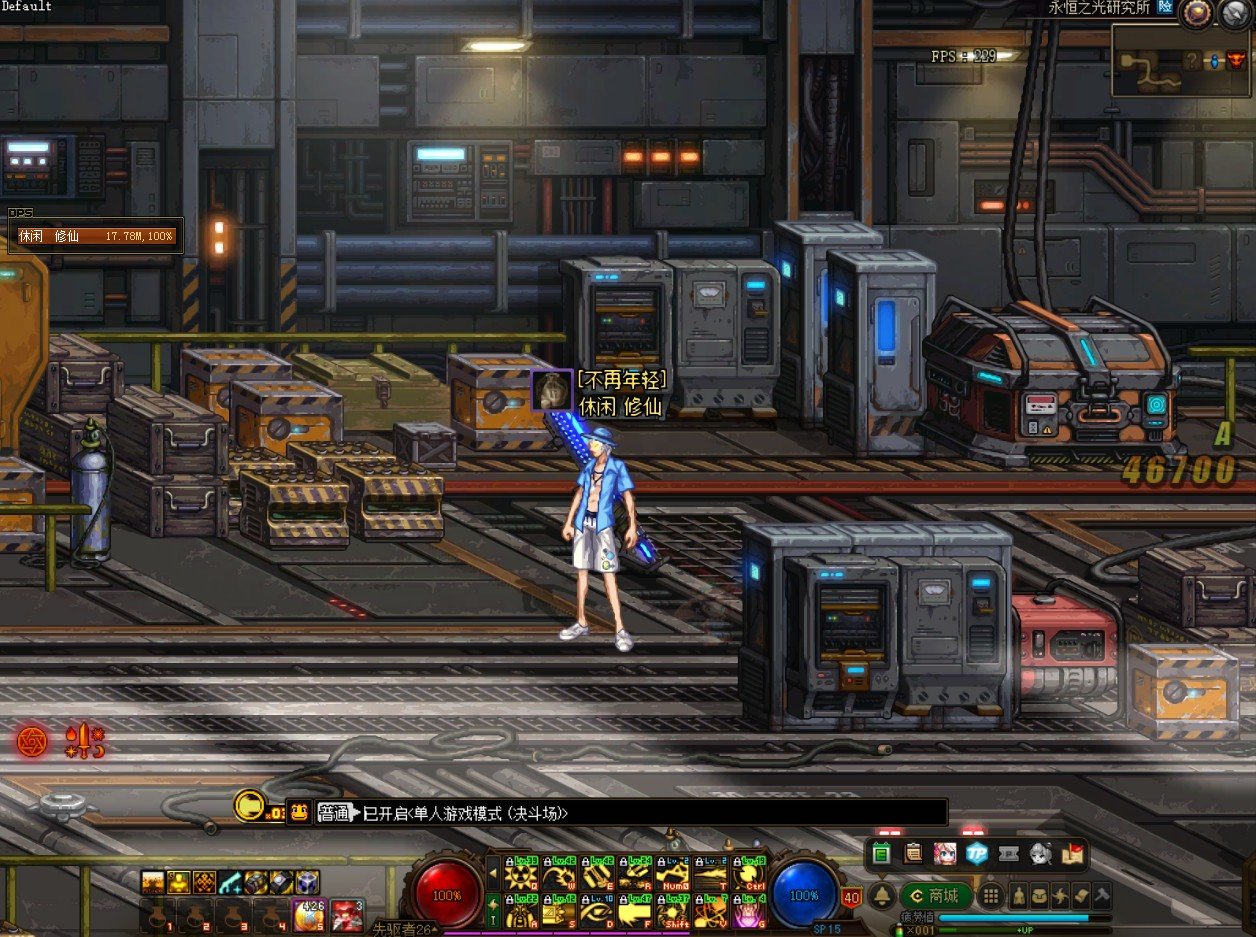Select the green calendar icon
Viewport: 1256px width, 937px height.
tap(881, 853)
